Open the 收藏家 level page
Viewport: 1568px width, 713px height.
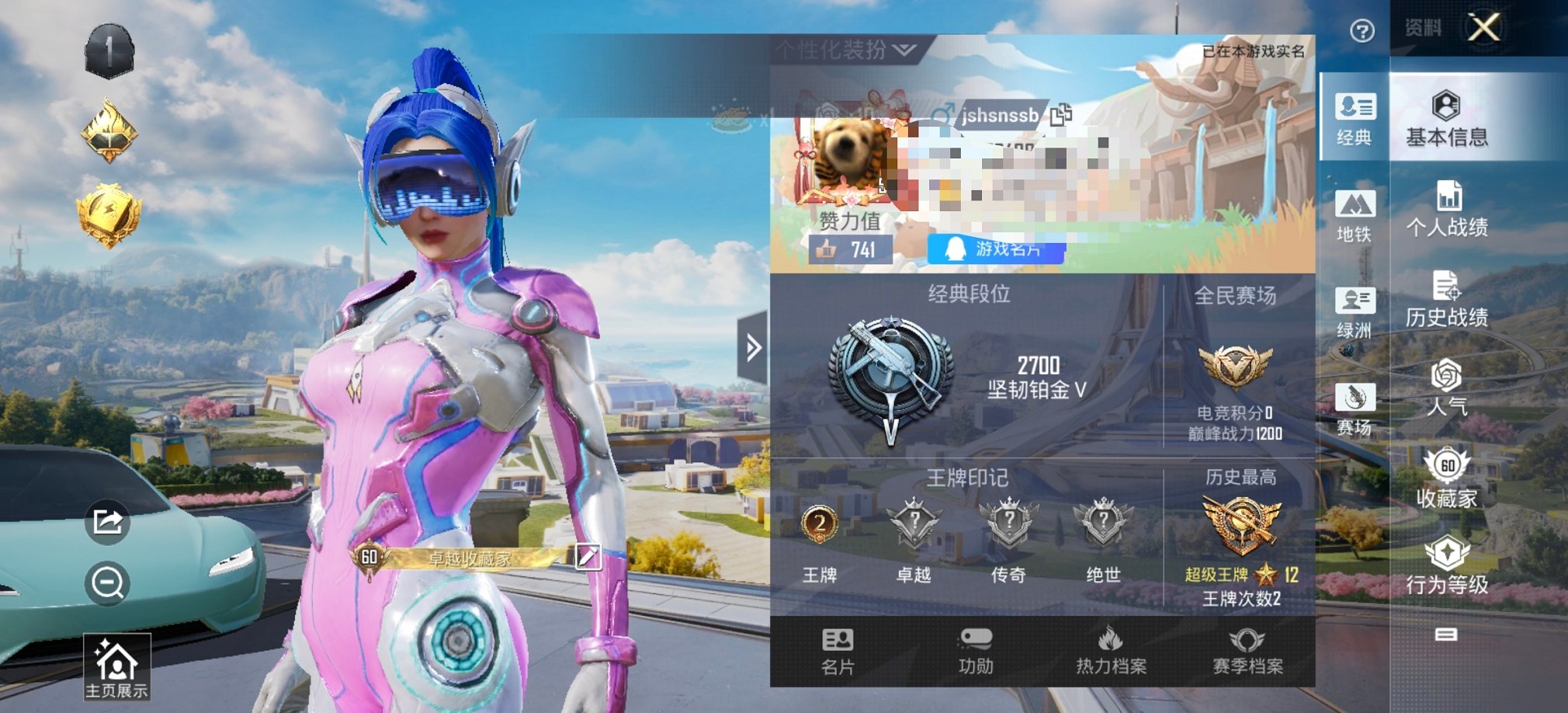coord(1447,479)
